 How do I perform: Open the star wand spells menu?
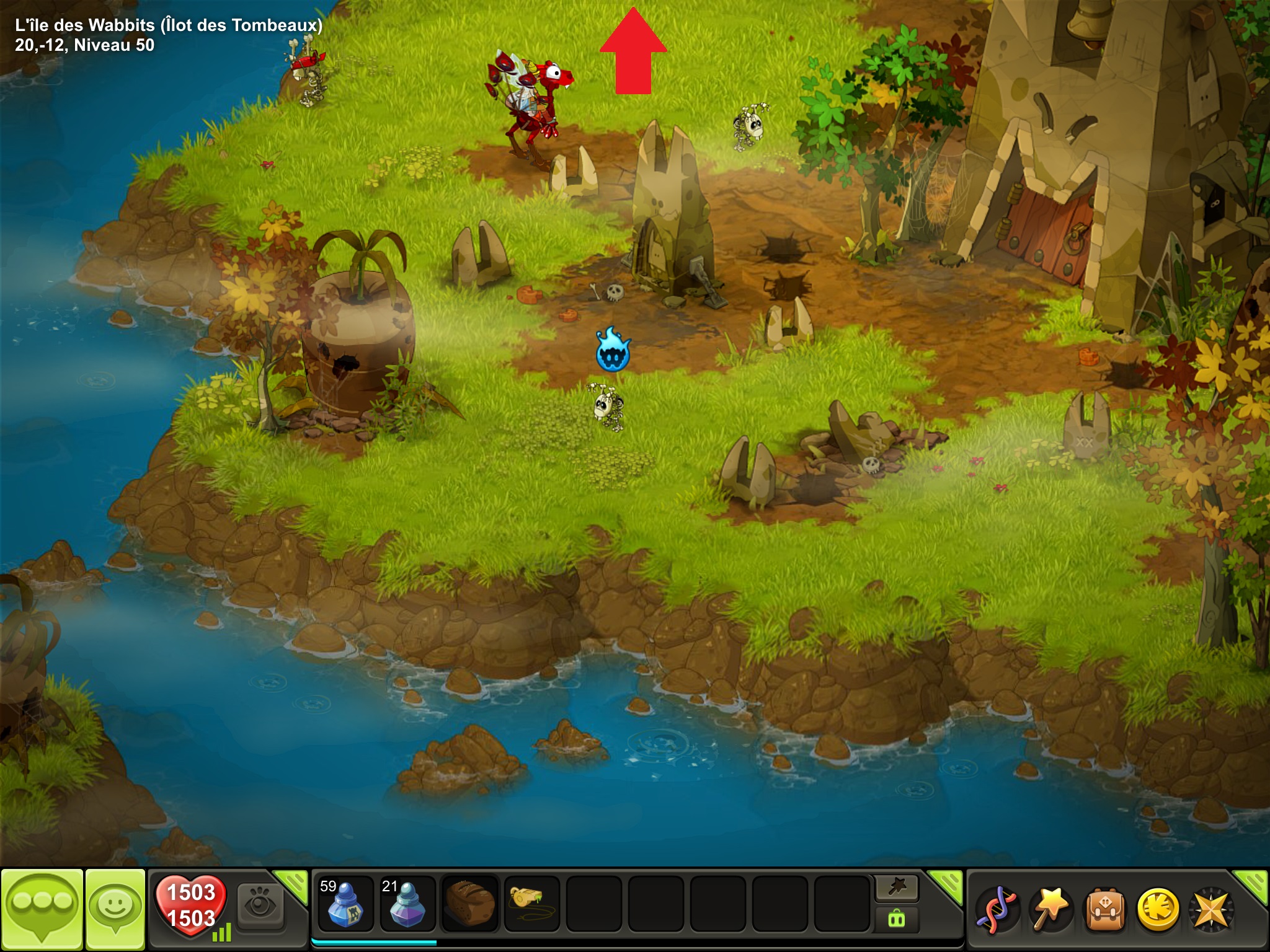tap(1050, 909)
